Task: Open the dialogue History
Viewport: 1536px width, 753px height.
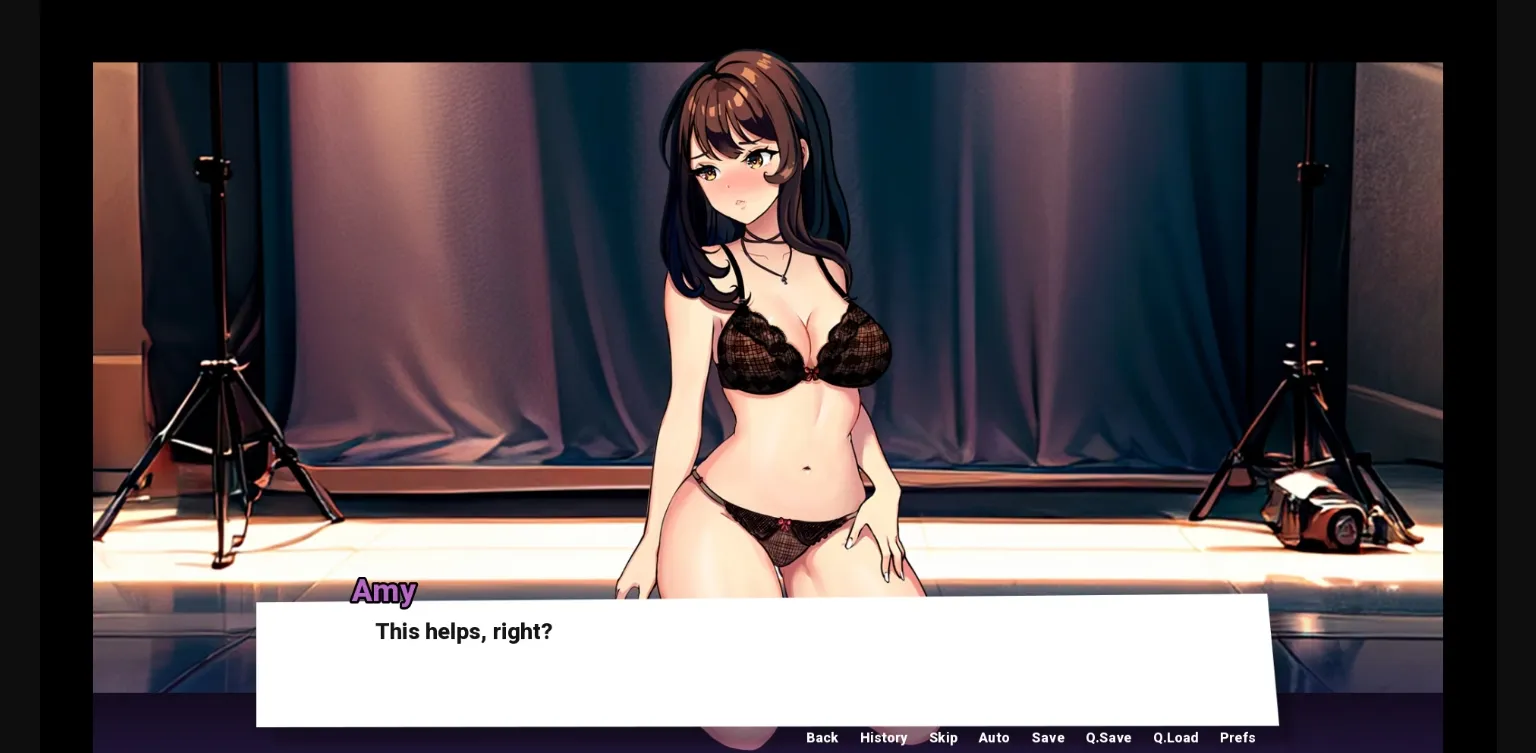Action: tap(883, 738)
